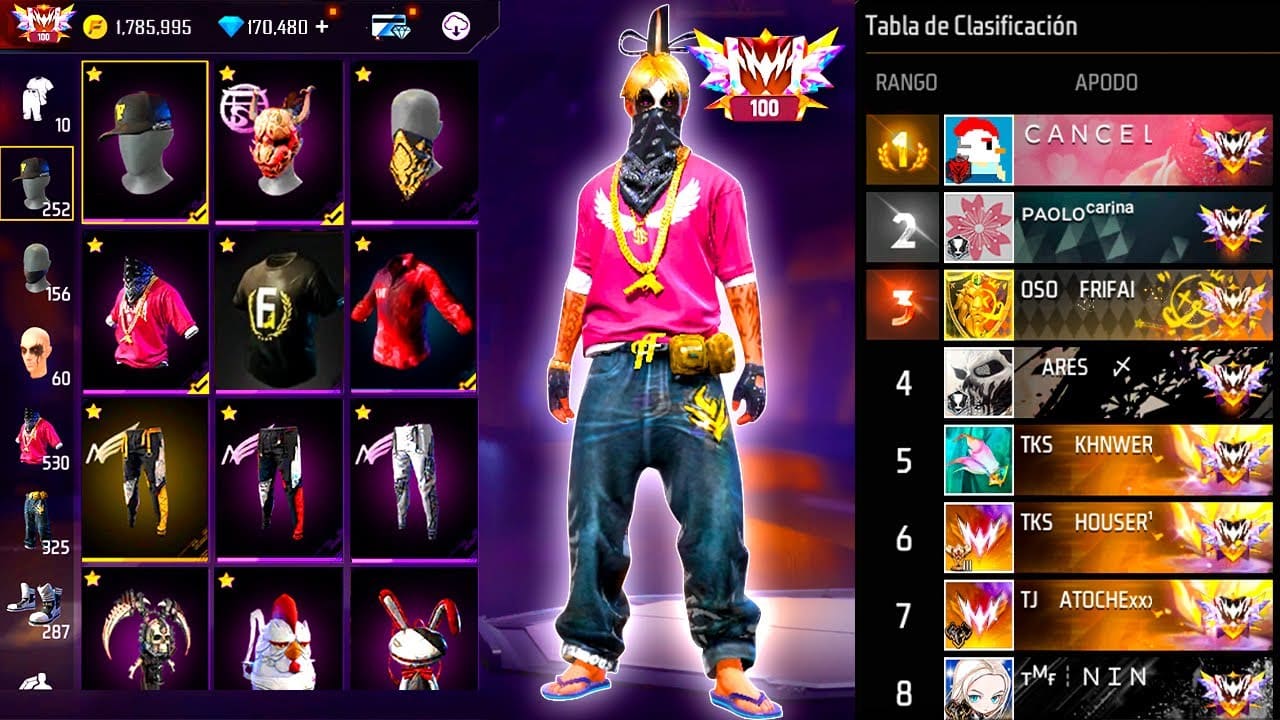Click OSO FRIFAI's avatar in the leaderboard

(x=979, y=305)
